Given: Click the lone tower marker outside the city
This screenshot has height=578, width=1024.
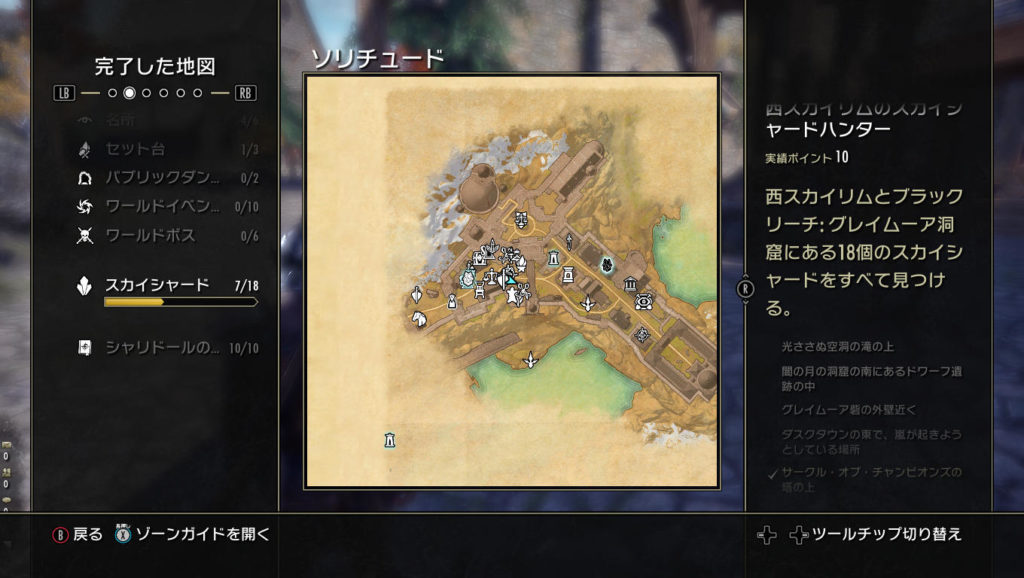Looking at the screenshot, I should coord(389,438).
